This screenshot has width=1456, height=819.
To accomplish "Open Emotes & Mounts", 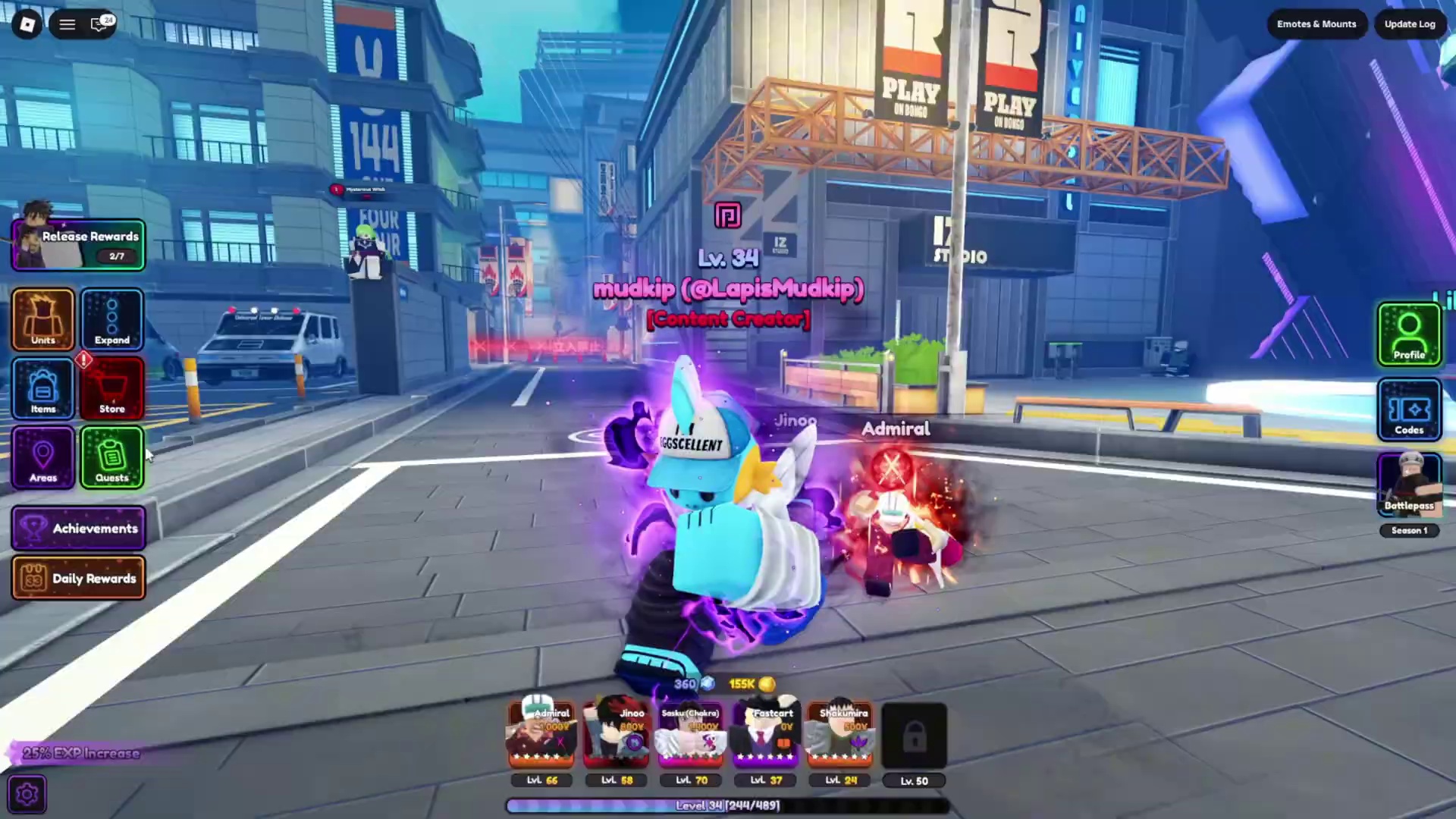I will (1316, 24).
